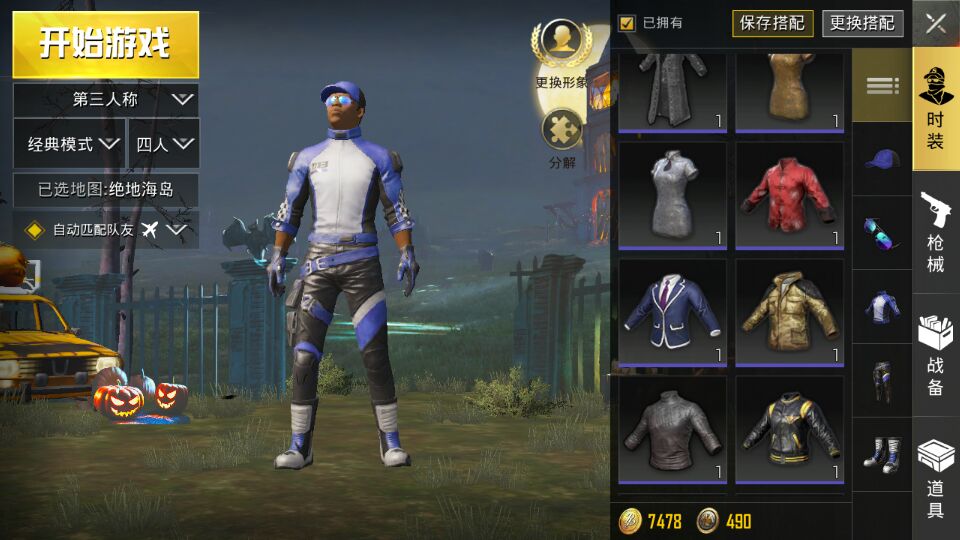
Task: Close the wardrobe panel
Action: click(936, 24)
